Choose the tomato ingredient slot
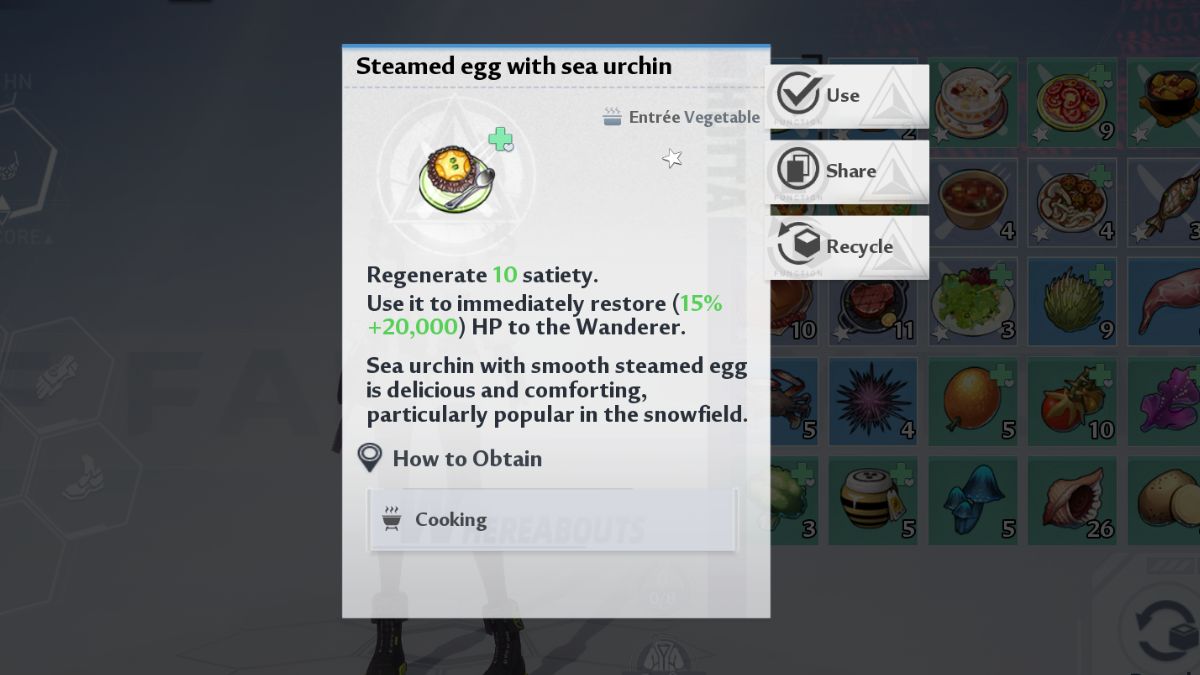Image resolution: width=1200 pixels, height=675 pixels. (x=1072, y=401)
